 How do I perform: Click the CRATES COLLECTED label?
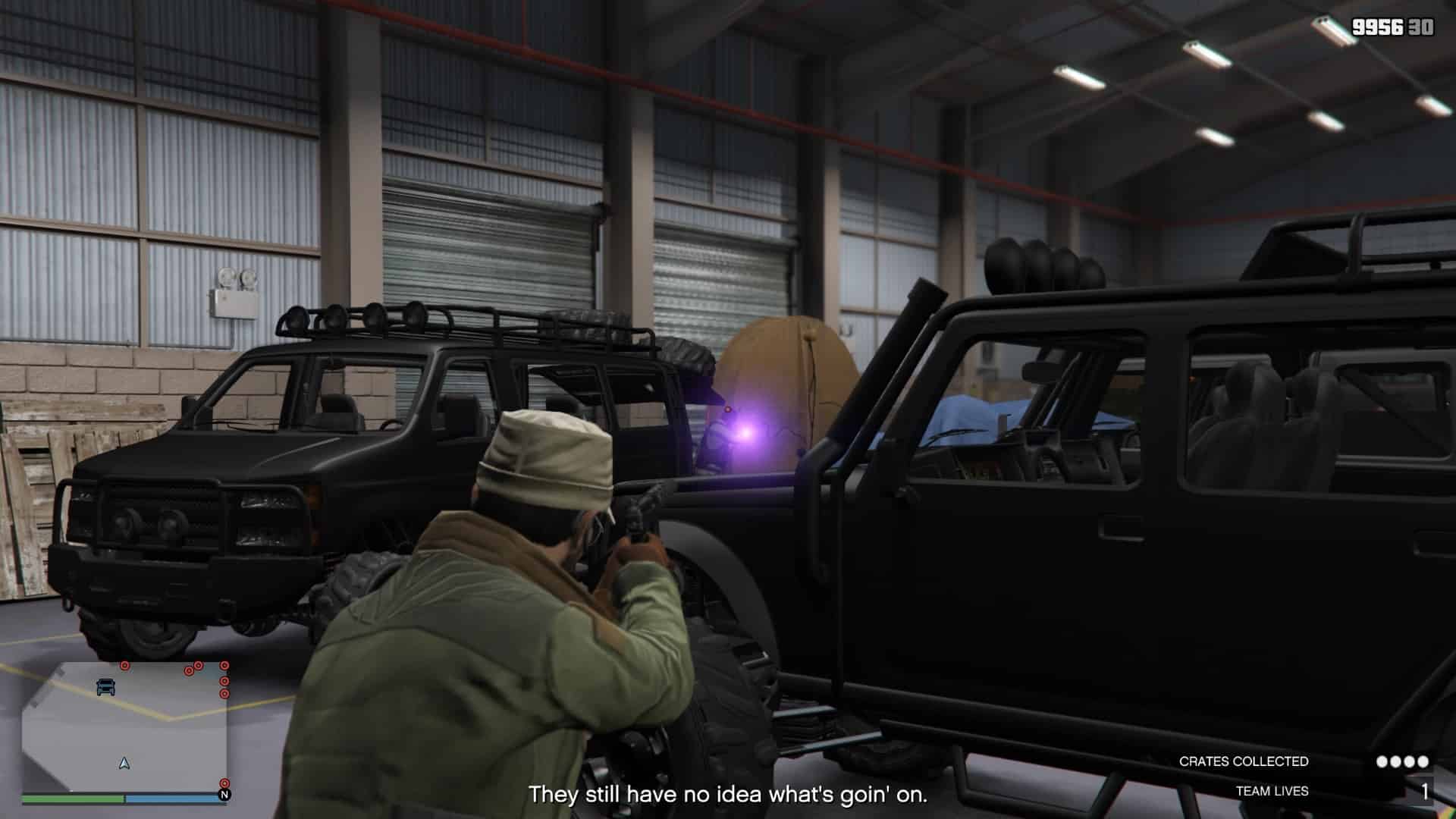tap(1244, 761)
